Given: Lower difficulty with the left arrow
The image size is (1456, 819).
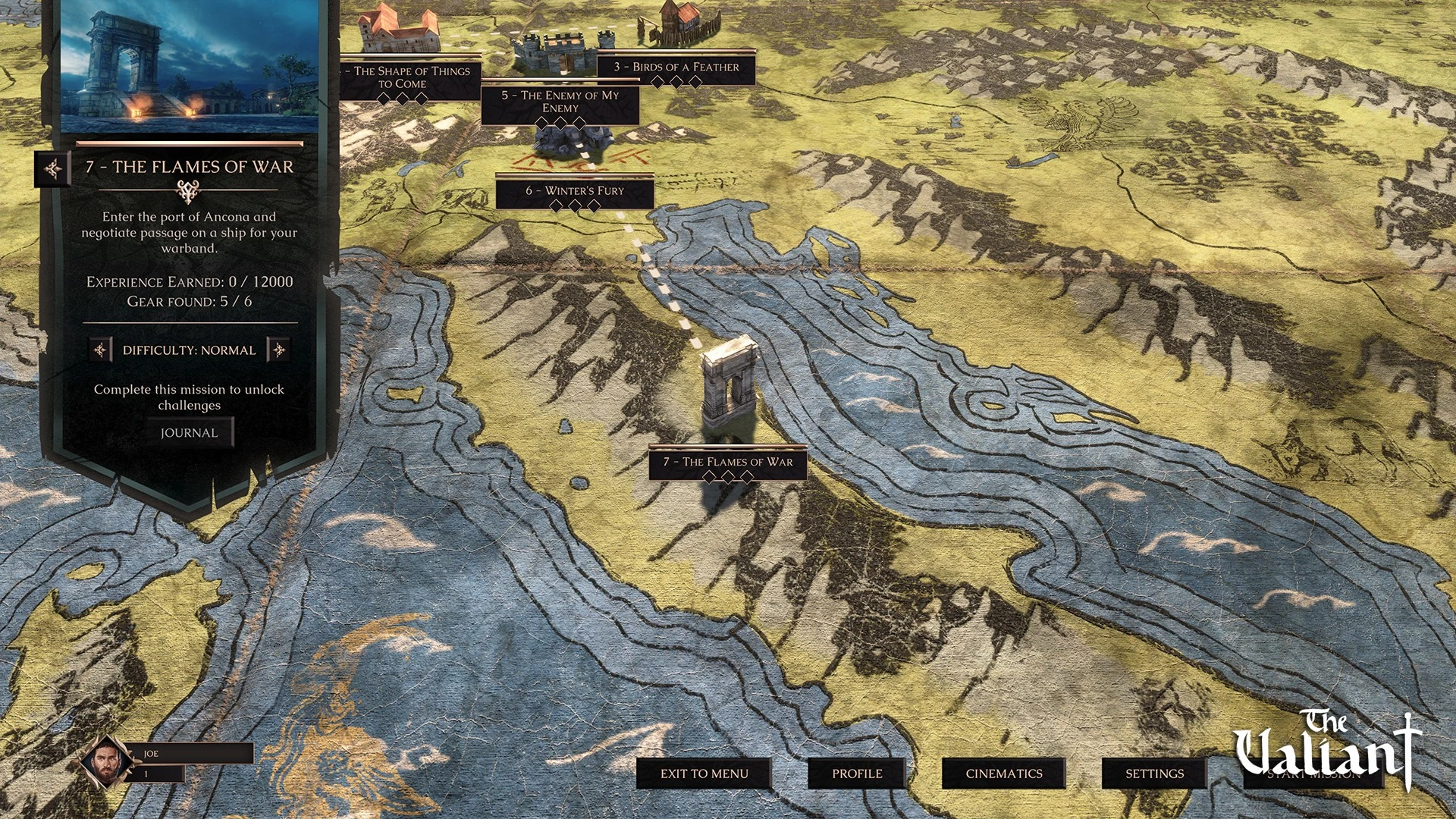Looking at the screenshot, I should [x=100, y=350].
